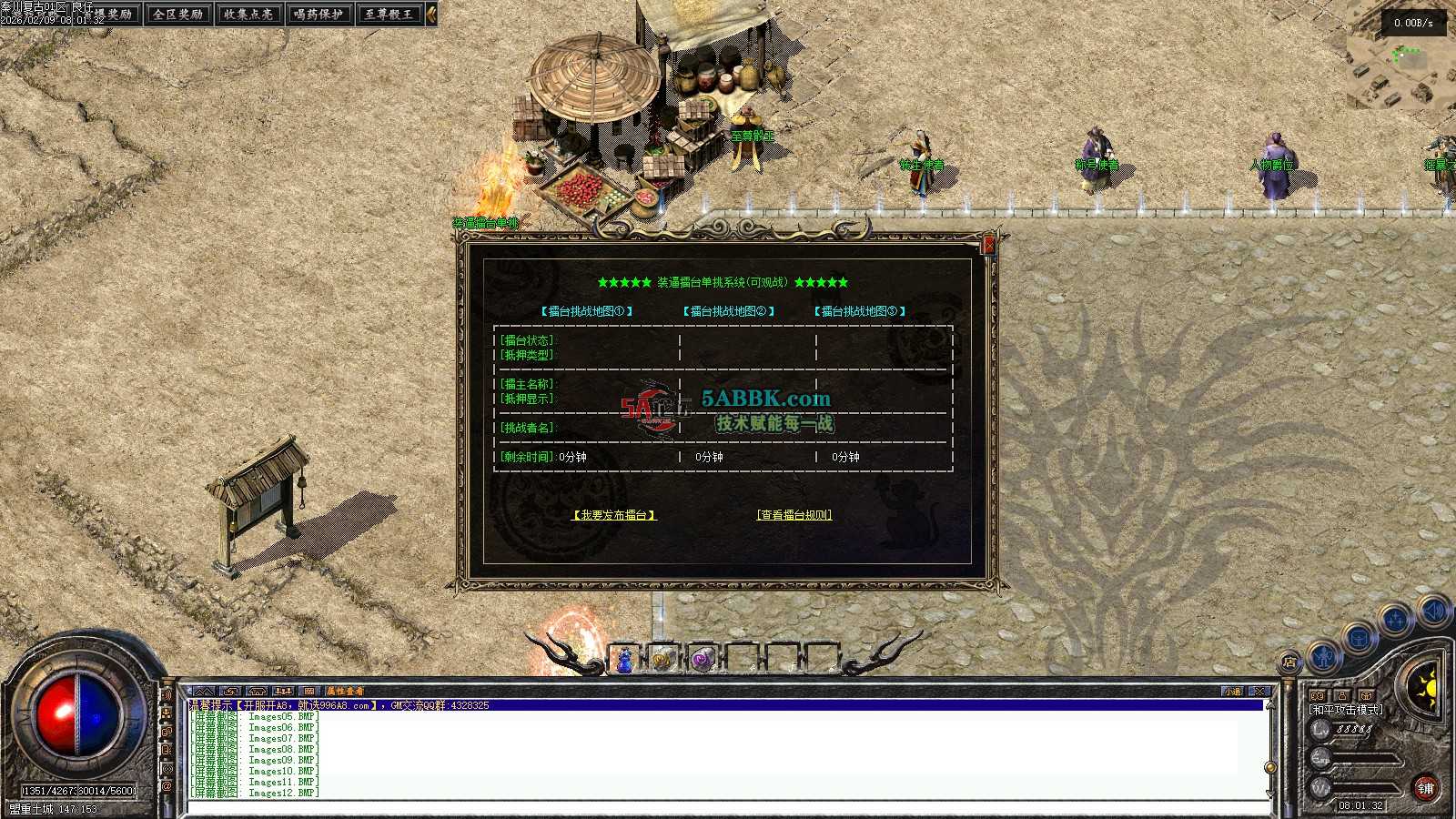Image resolution: width=1456 pixels, height=819 pixels.
Task: Open the 喝药保护 potion protection button
Action: pyautogui.click(x=318, y=14)
